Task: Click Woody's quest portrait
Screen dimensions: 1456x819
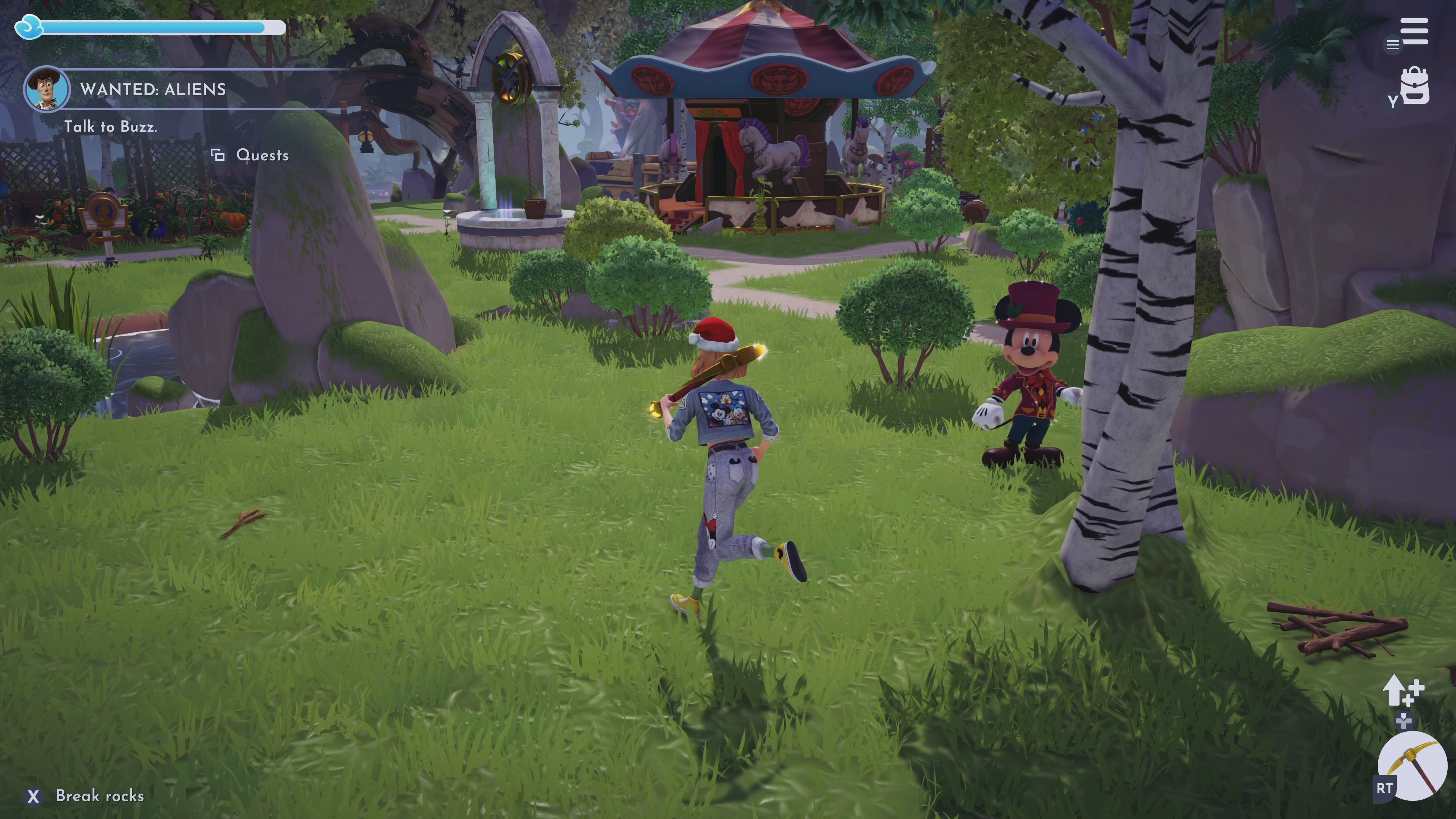Action: (46, 88)
